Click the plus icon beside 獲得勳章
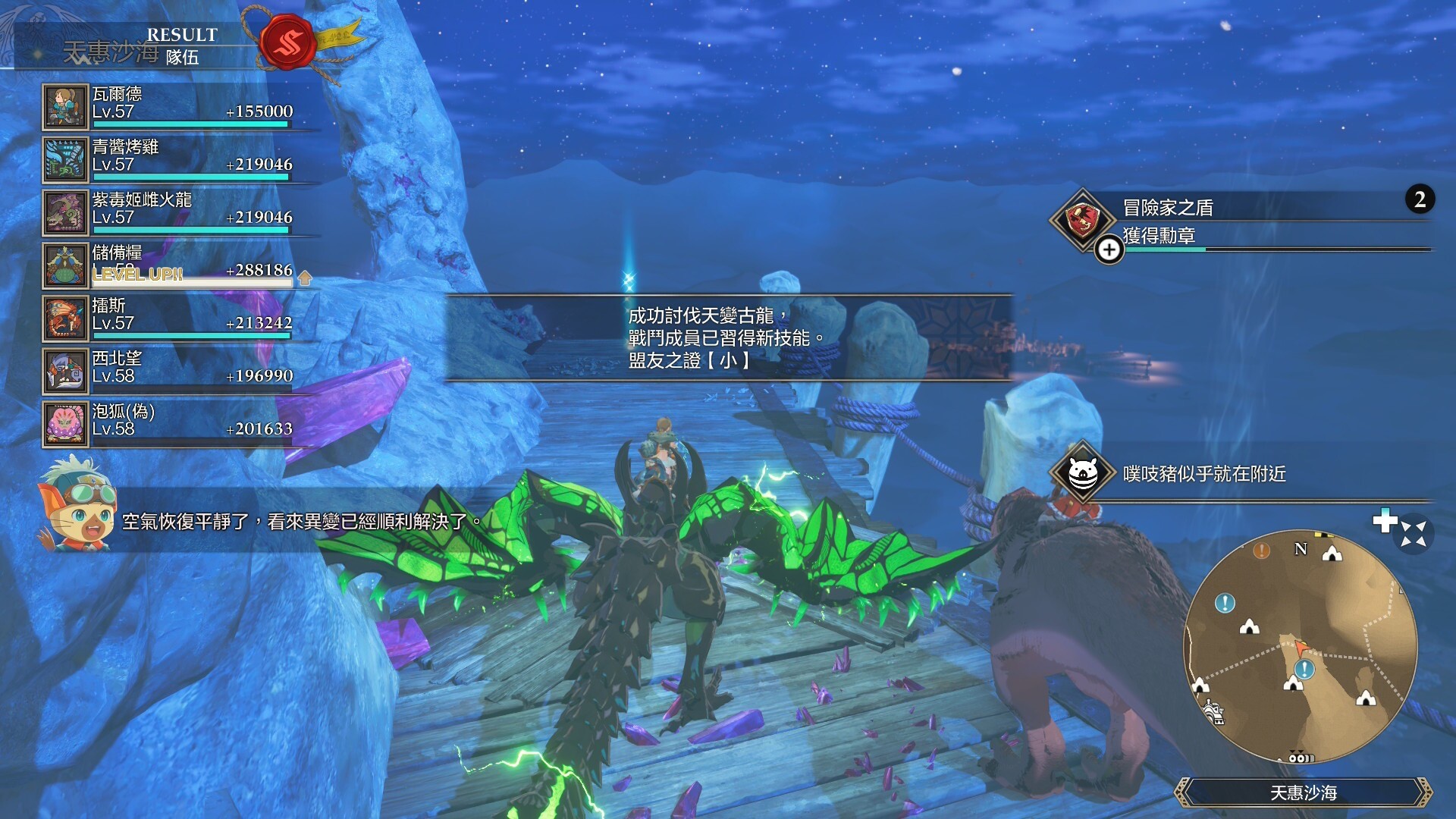The width and height of the screenshot is (1456, 819). tap(1109, 249)
